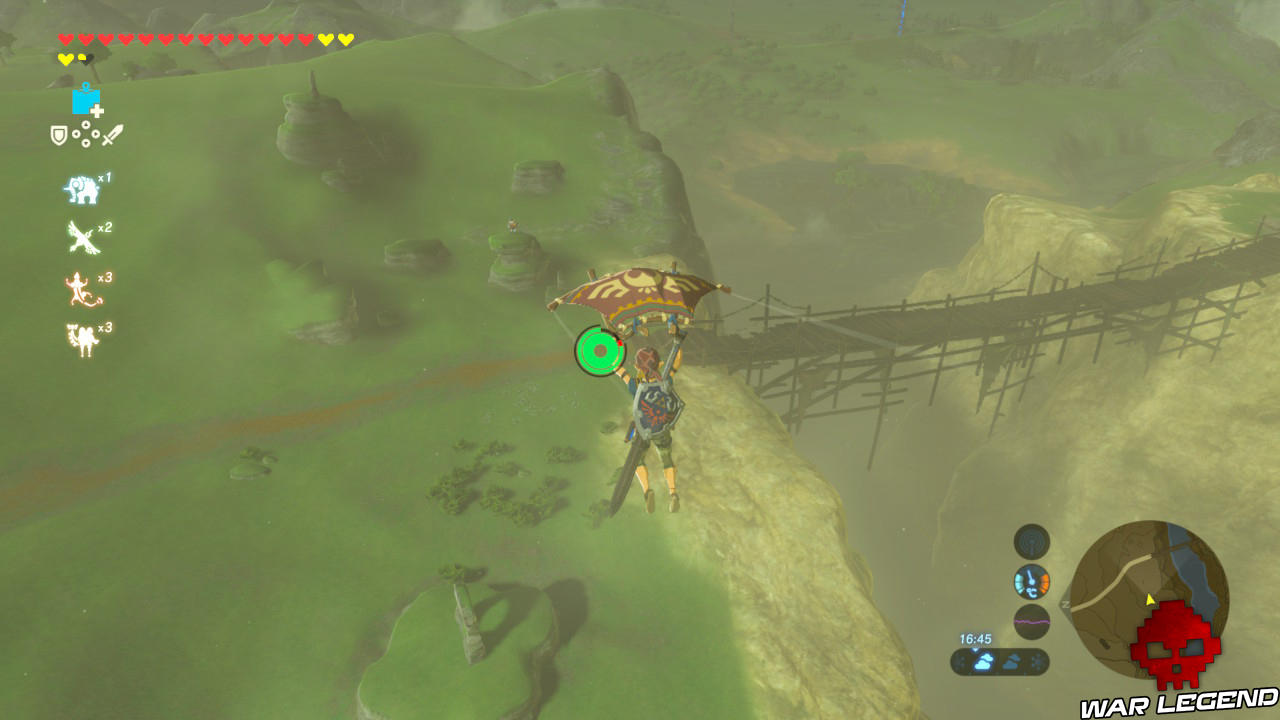Toggle the snowy weather forecast icon
Viewport: 1280px width, 720px height.
1036,662
